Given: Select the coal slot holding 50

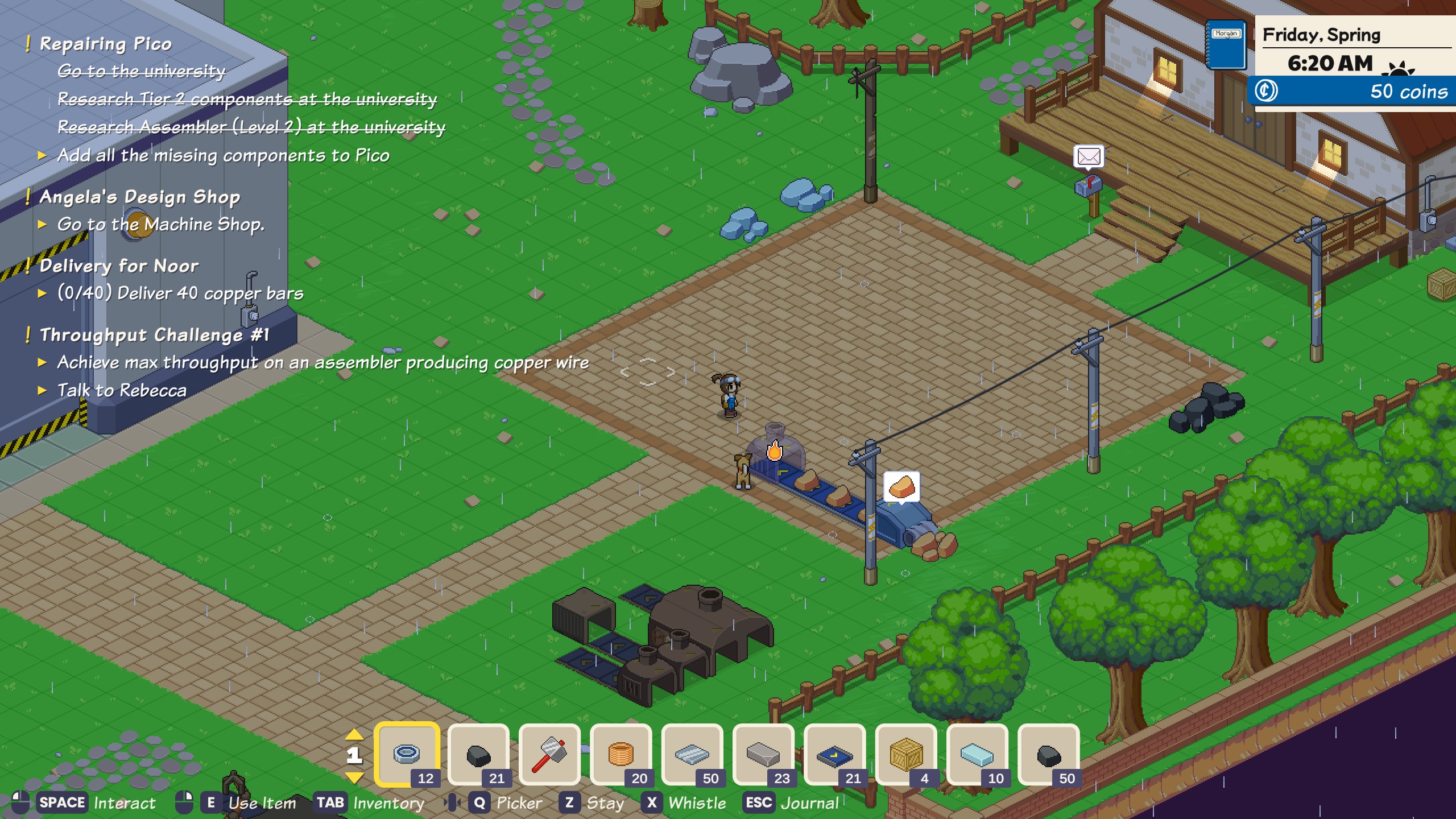Looking at the screenshot, I should coord(1049,755).
